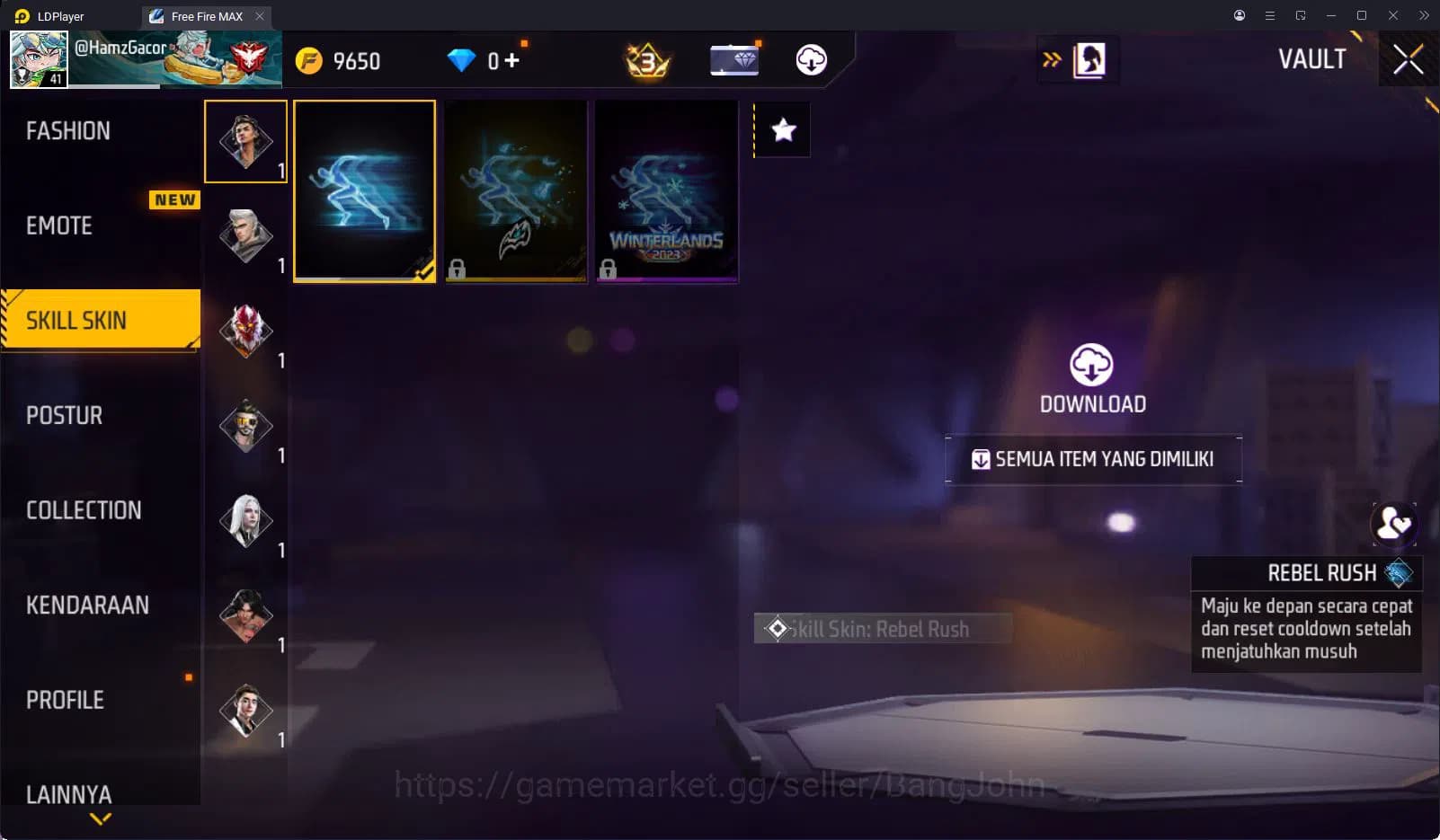Viewport: 1440px width, 840px height.
Task: Open the character portrait panel icon near Vault
Action: click(x=1088, y=59)
